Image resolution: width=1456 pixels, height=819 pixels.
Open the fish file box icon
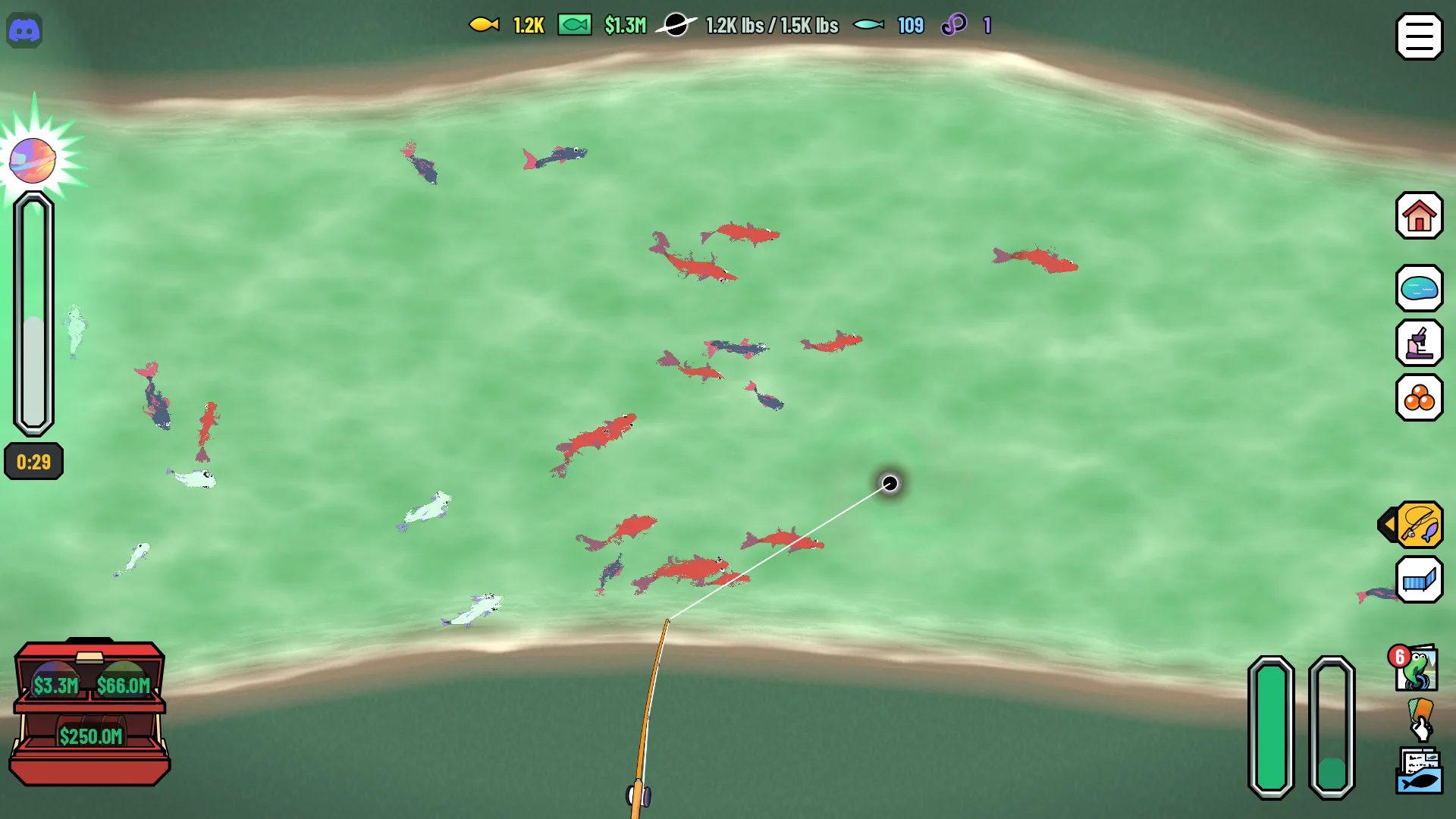point(1419,771)
